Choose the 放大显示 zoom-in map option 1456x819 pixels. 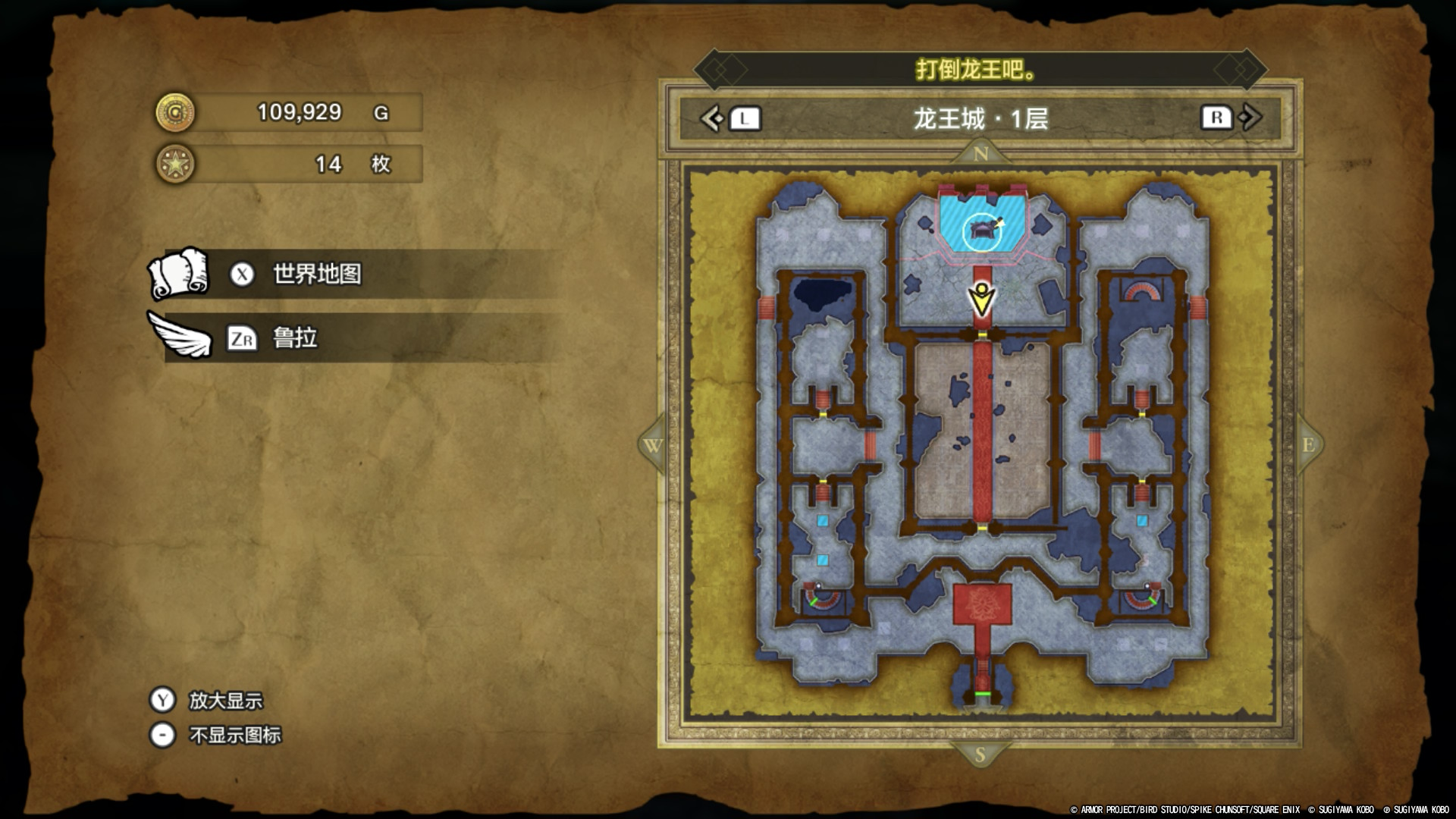click(224, 701)
